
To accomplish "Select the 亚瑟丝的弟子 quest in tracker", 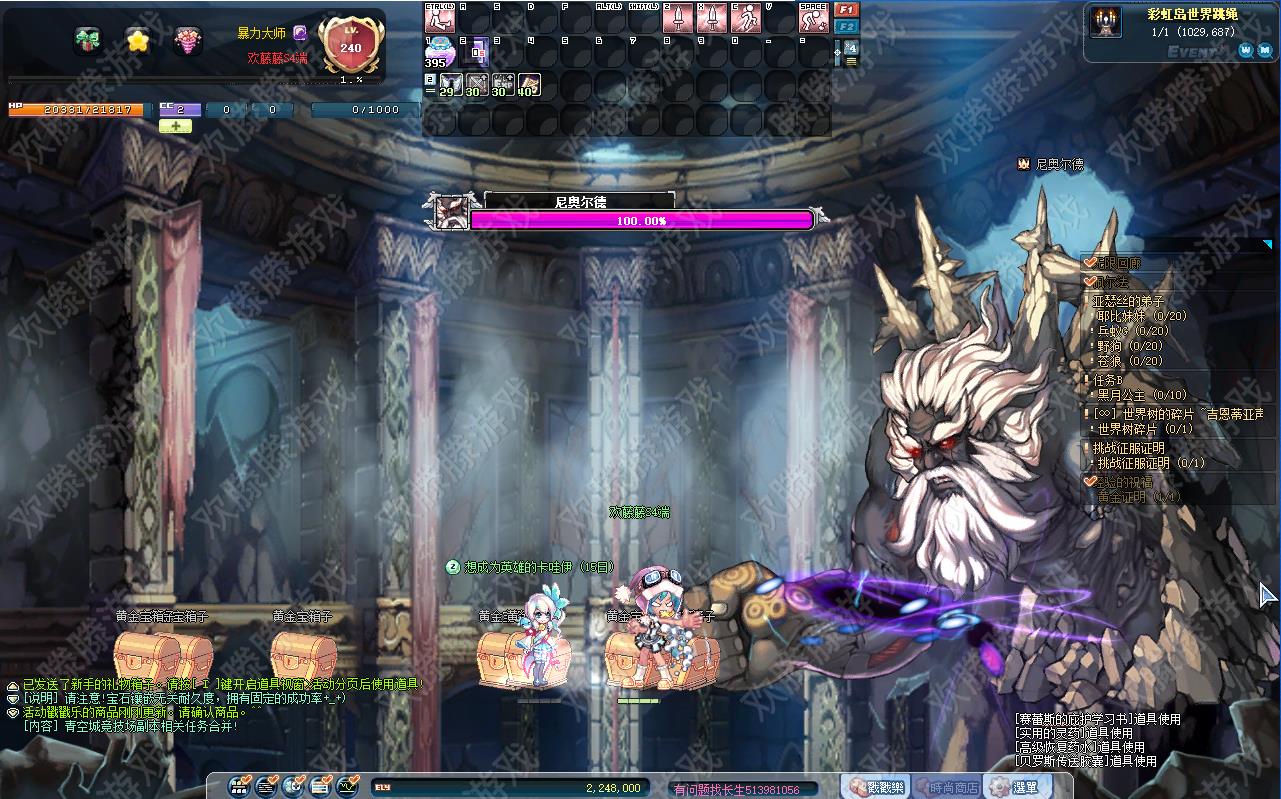I will 1129,301.
